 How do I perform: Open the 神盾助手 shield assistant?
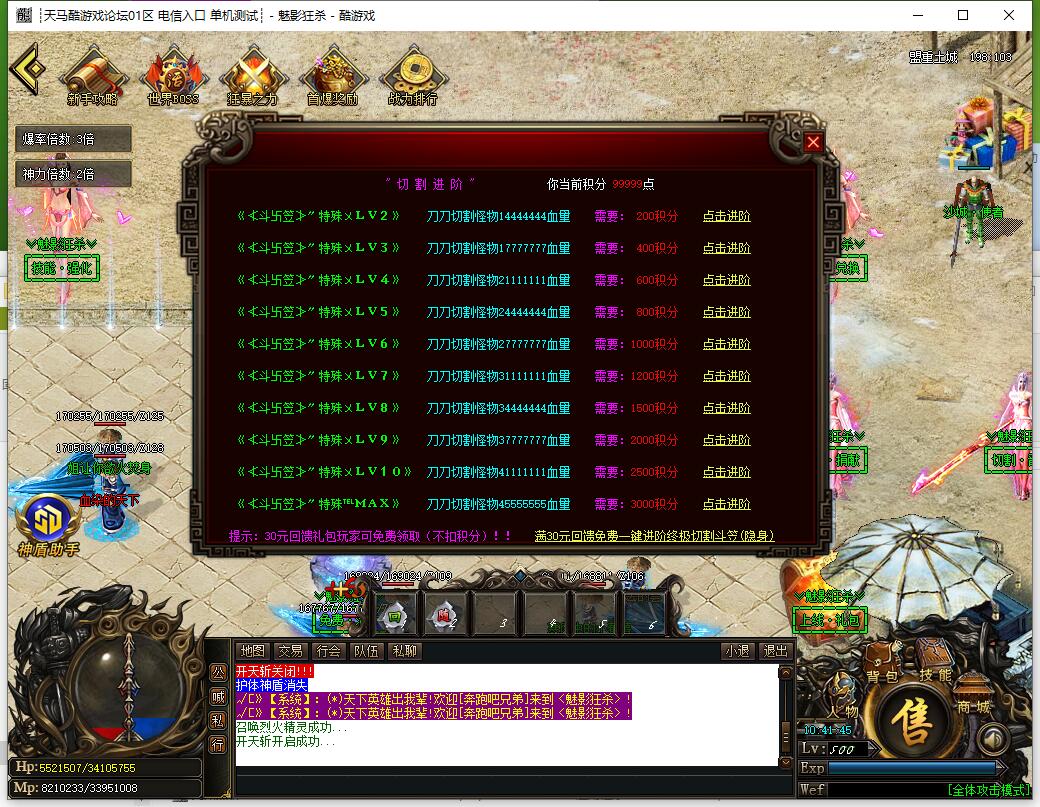coord(47,520)
